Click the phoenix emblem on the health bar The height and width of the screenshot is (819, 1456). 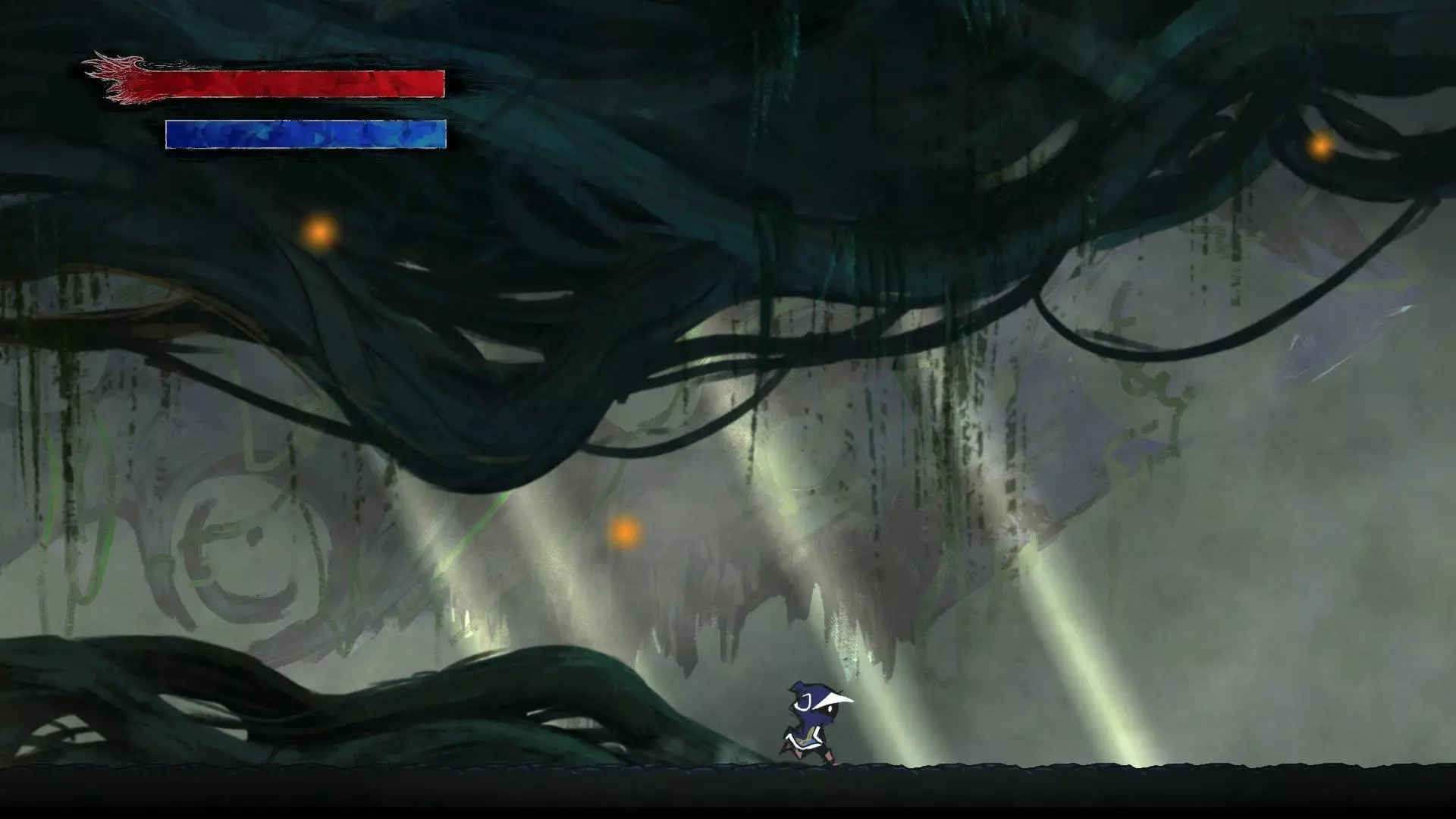(x=121, y=76)
